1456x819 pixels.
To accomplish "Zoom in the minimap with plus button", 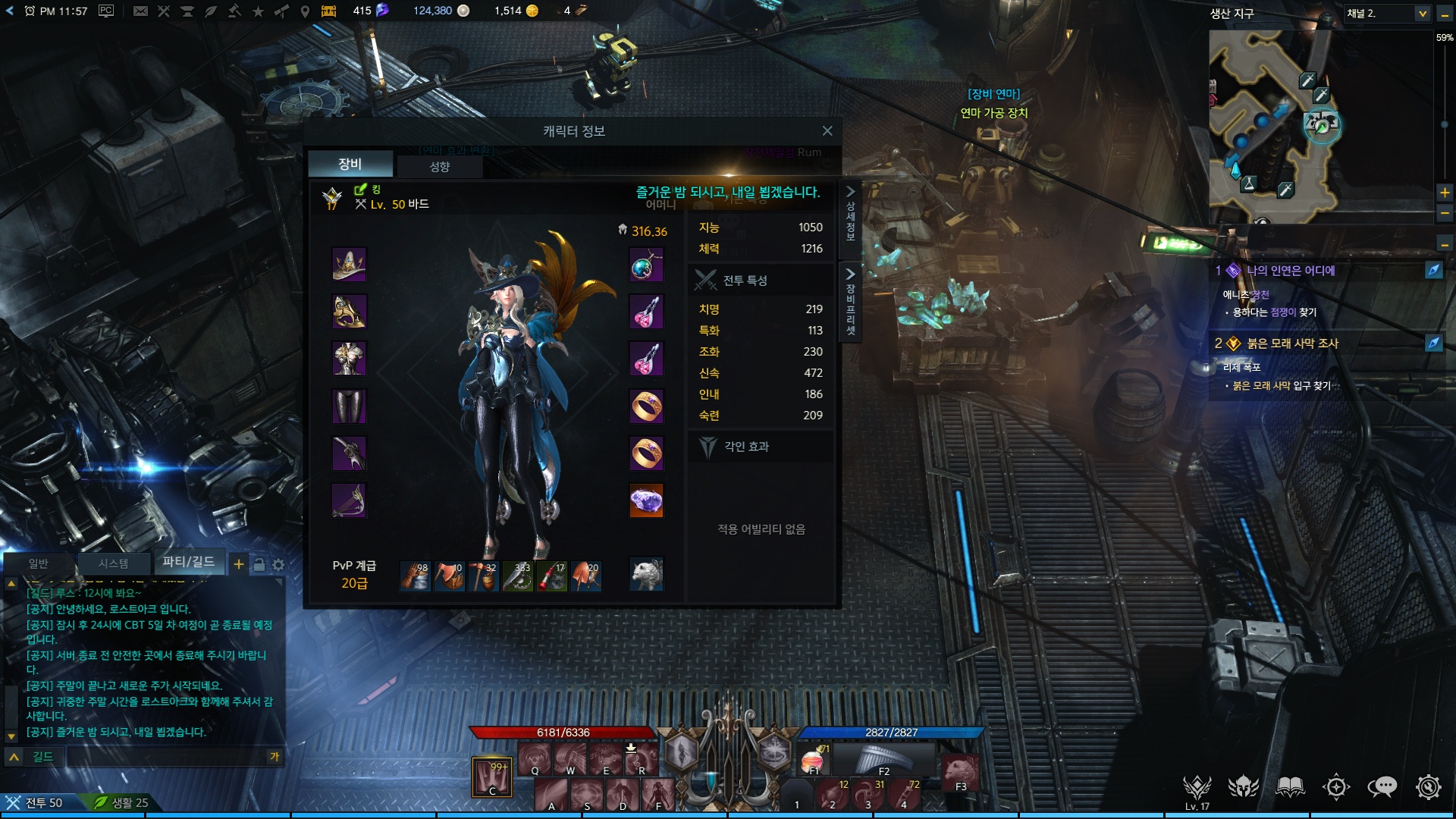I will pyautogui.click(x=1445, y=193).
